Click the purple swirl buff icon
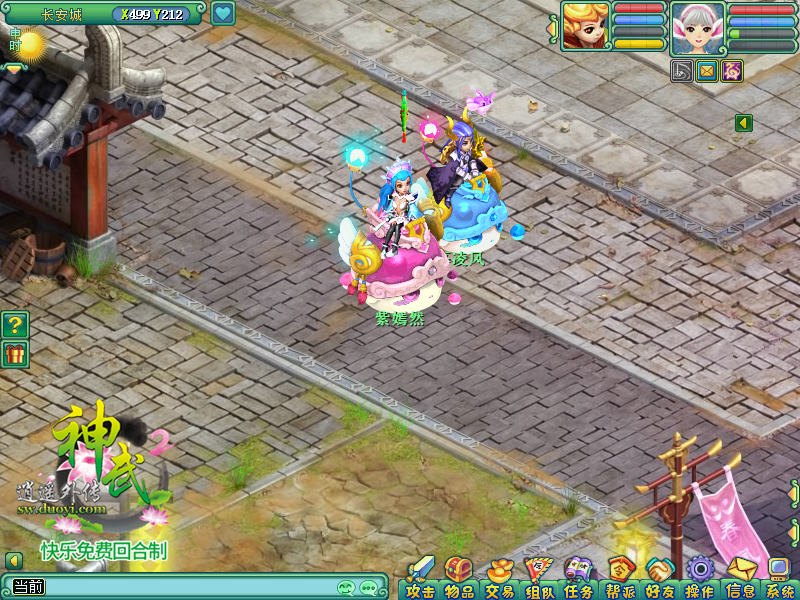Viewport: 800px width, 600px height. click(x=733, y=70)
